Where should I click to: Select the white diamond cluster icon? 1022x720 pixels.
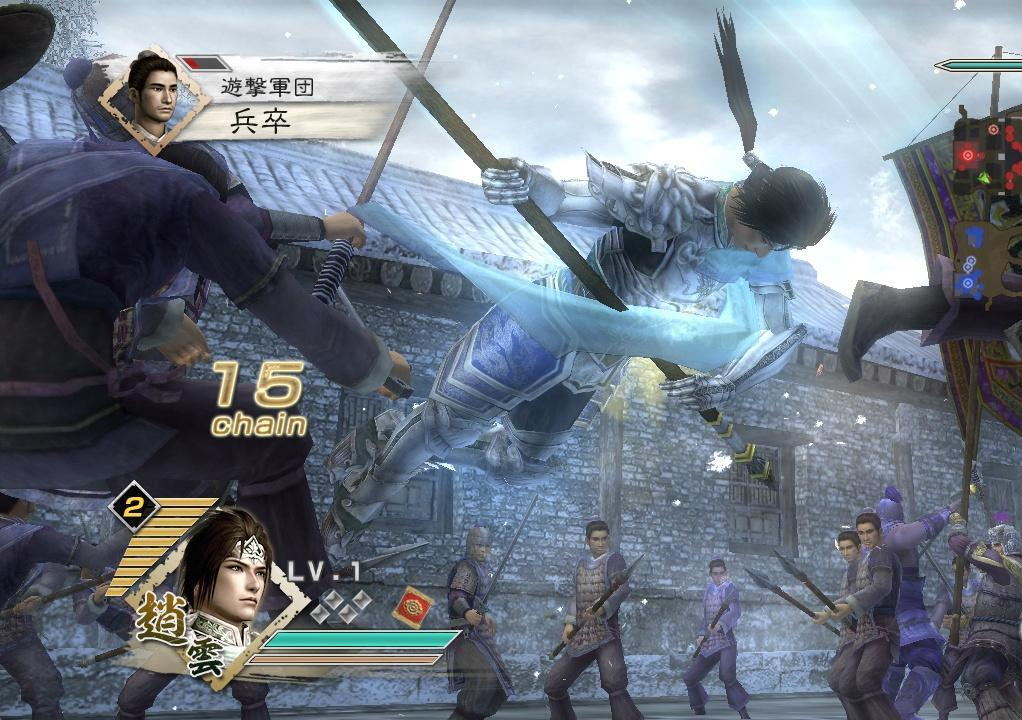pos(340,605)
